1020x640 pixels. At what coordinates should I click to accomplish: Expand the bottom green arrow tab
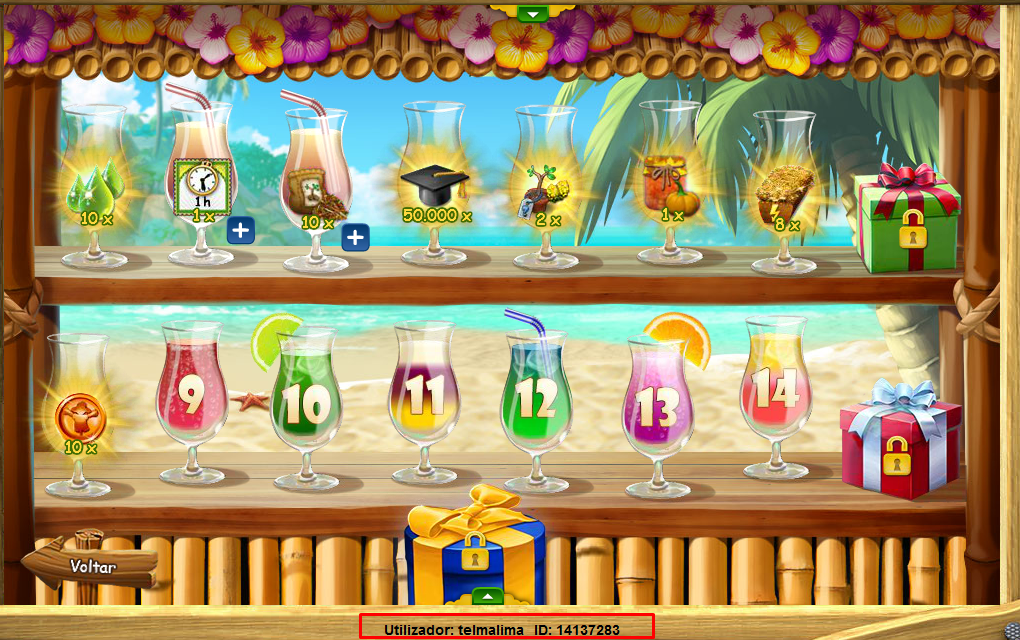tap(487, 596)
